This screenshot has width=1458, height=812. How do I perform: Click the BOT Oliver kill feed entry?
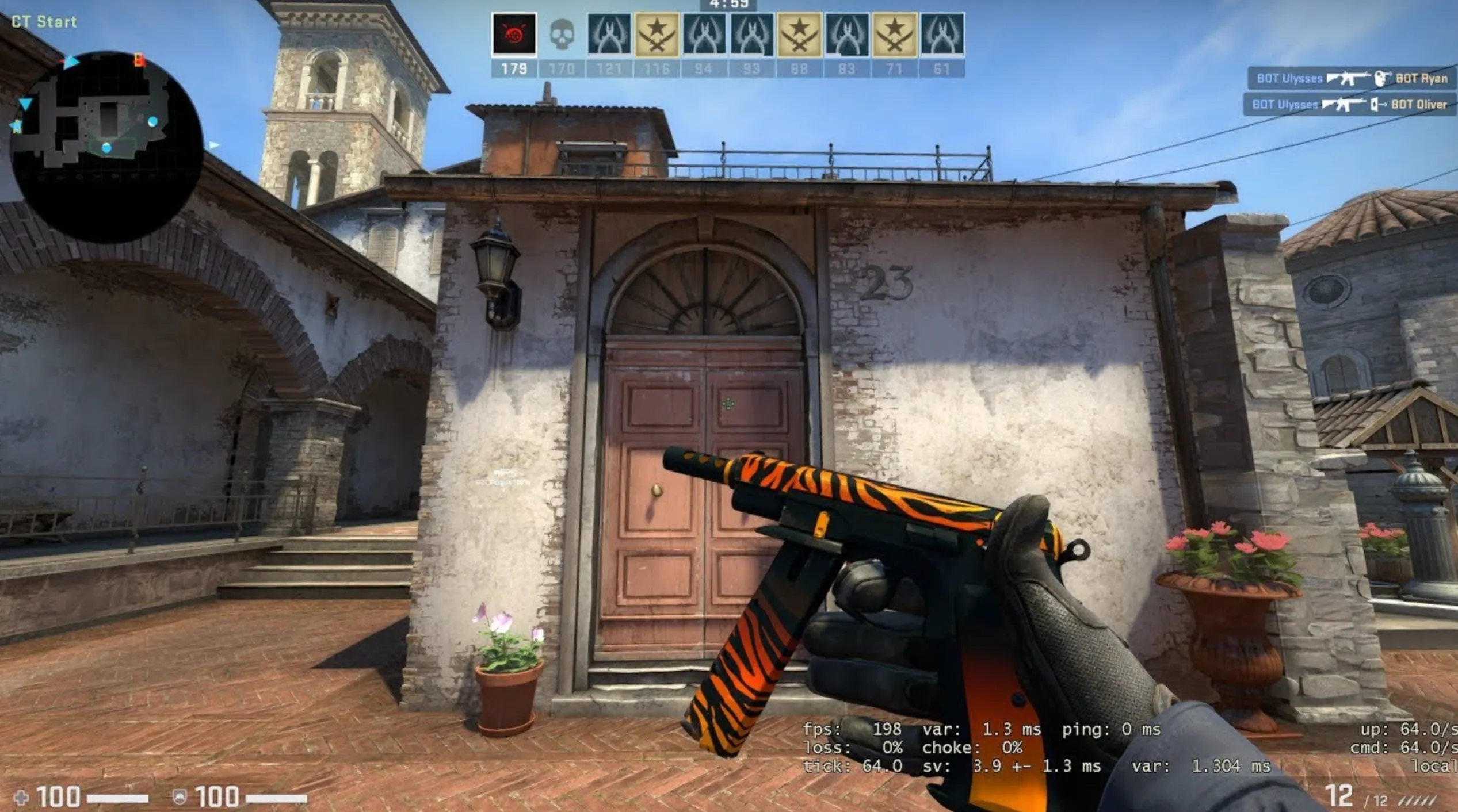point(1349,104)
